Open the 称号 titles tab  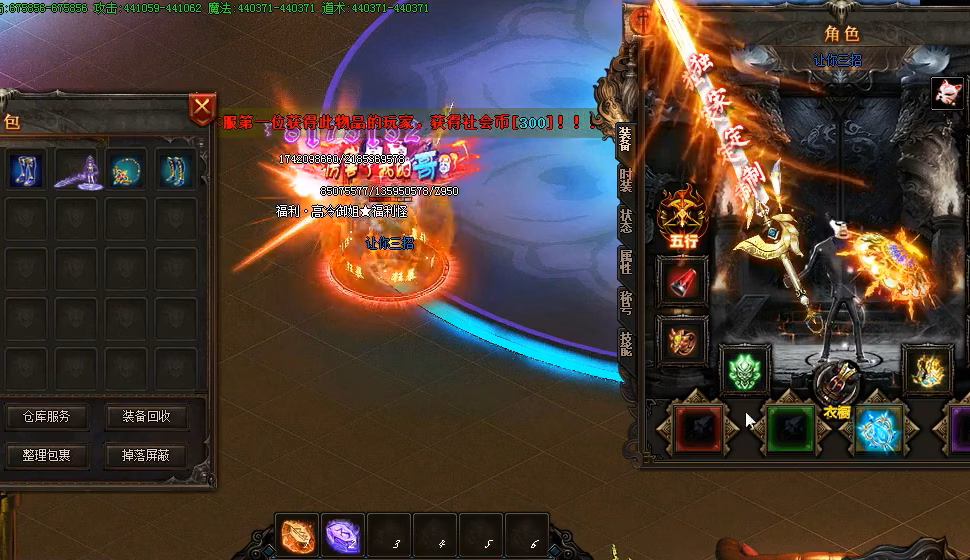(625, 302)
